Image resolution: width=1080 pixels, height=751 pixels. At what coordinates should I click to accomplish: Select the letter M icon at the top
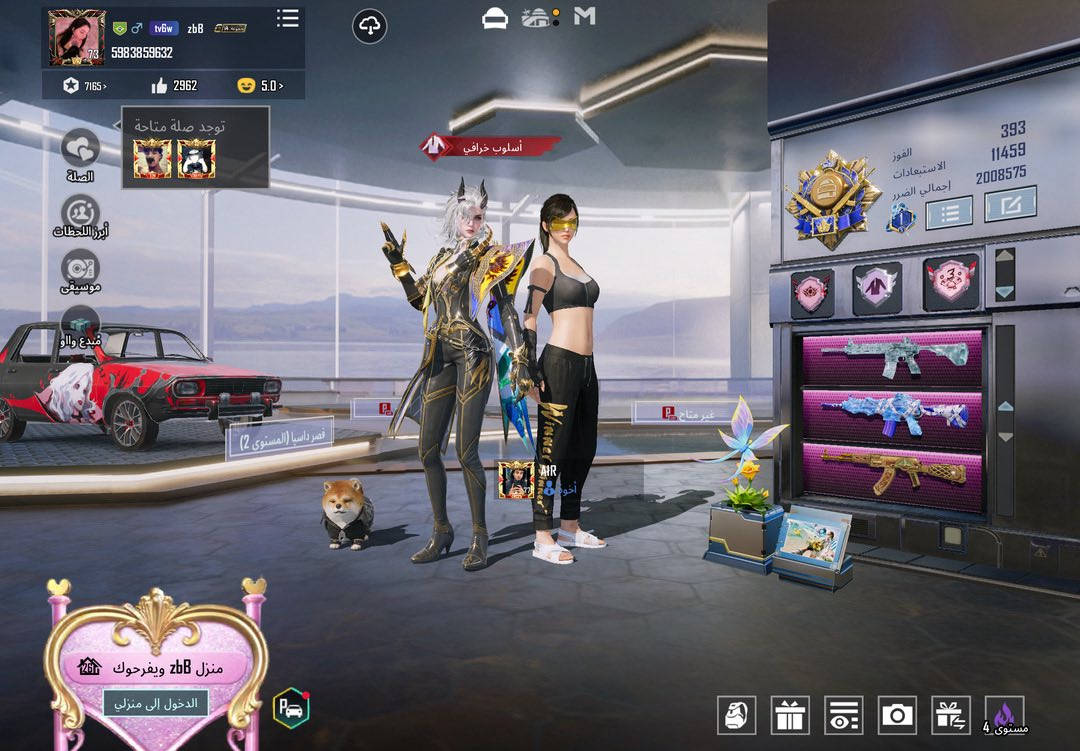(x=585, y=16)
